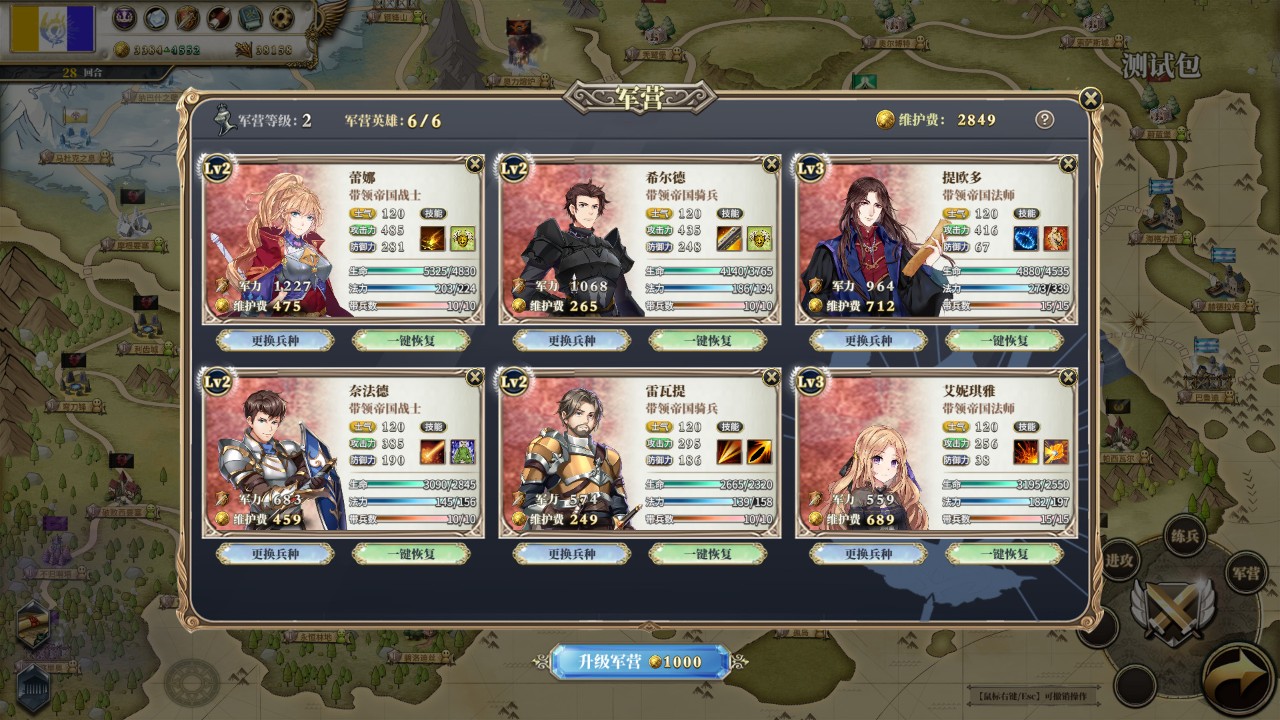This screenshot has height=720, width=1280.
Task: Open the gear settings icon in top bar
Action: (x=283, y=17)
